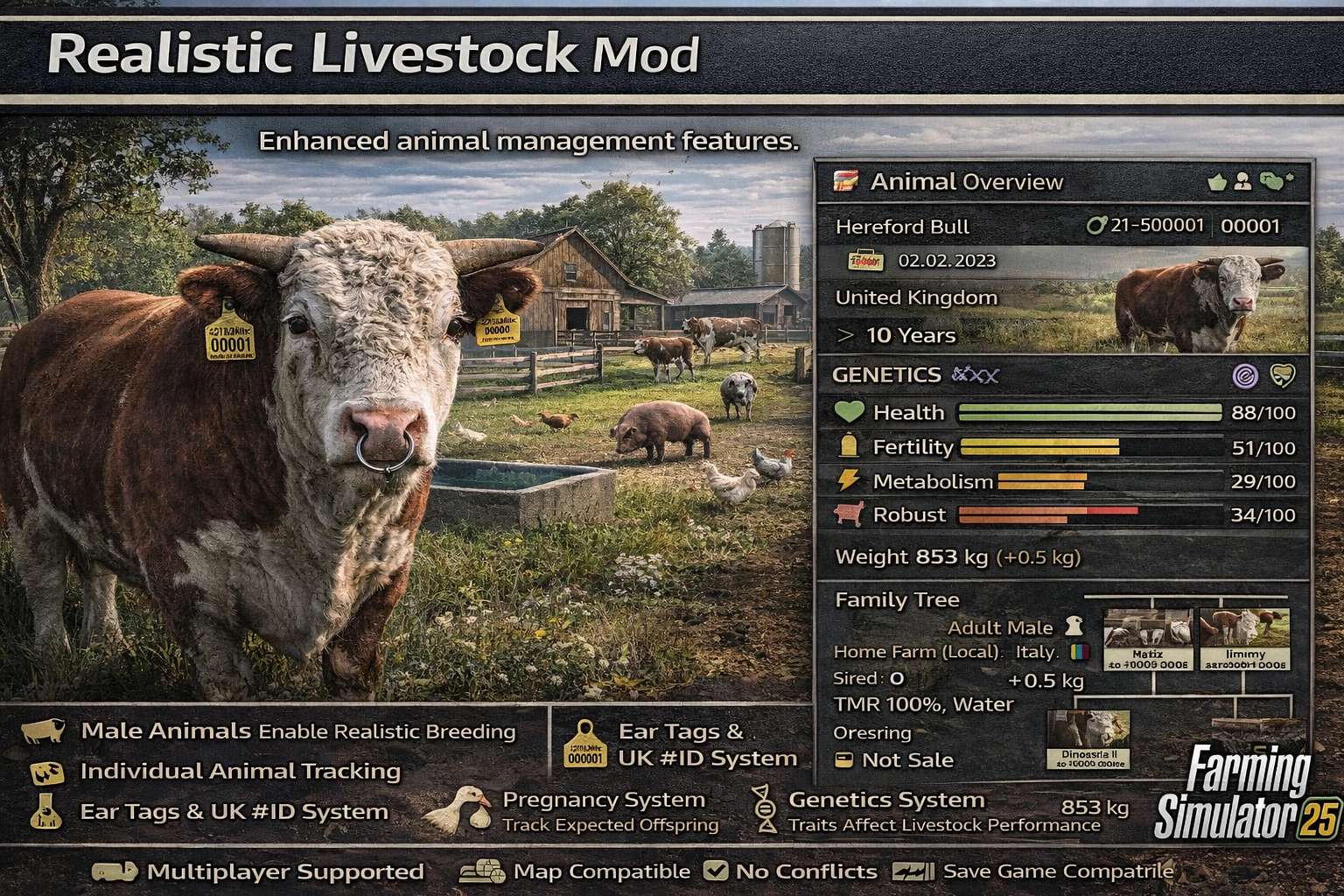Click the leaves icon in the panel header

(x=1279, y=178)
